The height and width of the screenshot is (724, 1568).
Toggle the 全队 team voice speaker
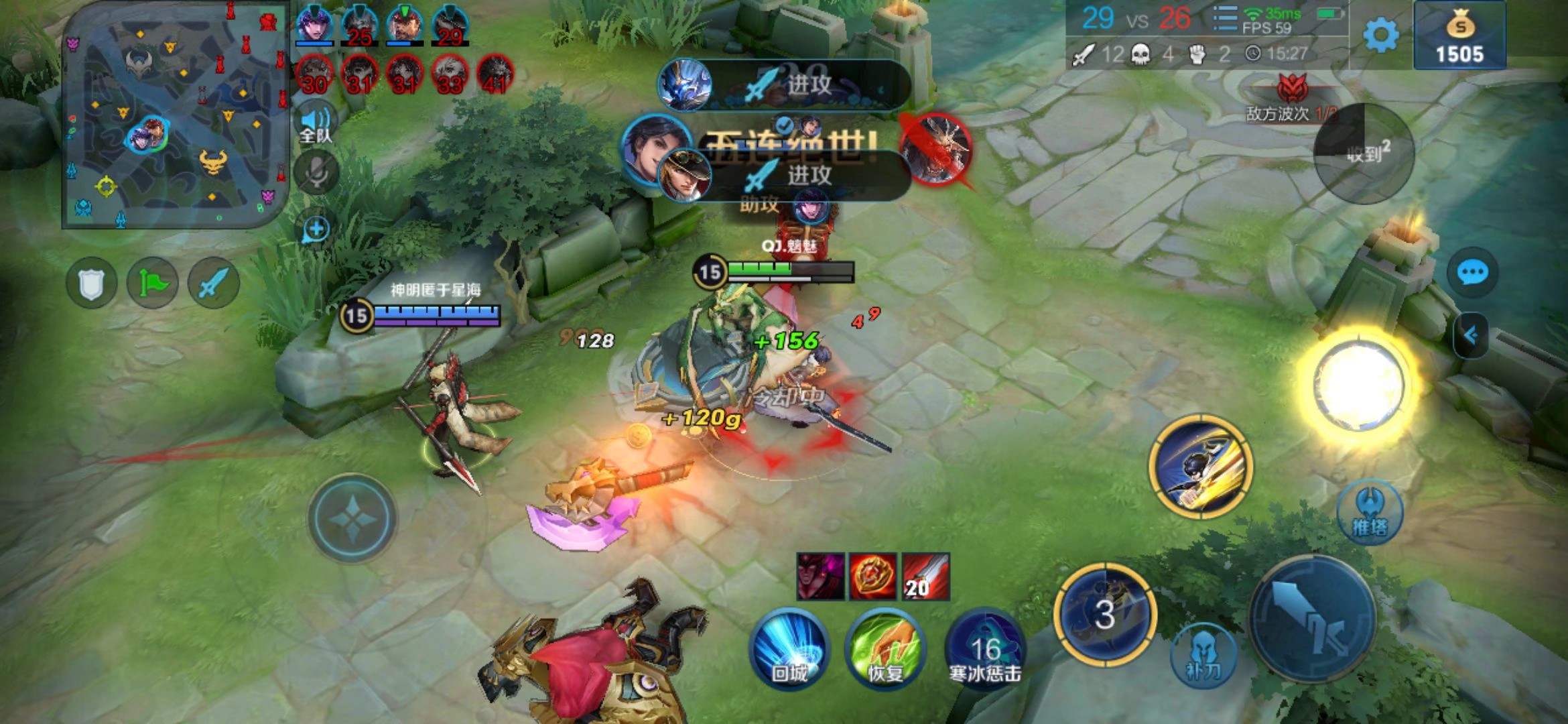tap(316, 125)
